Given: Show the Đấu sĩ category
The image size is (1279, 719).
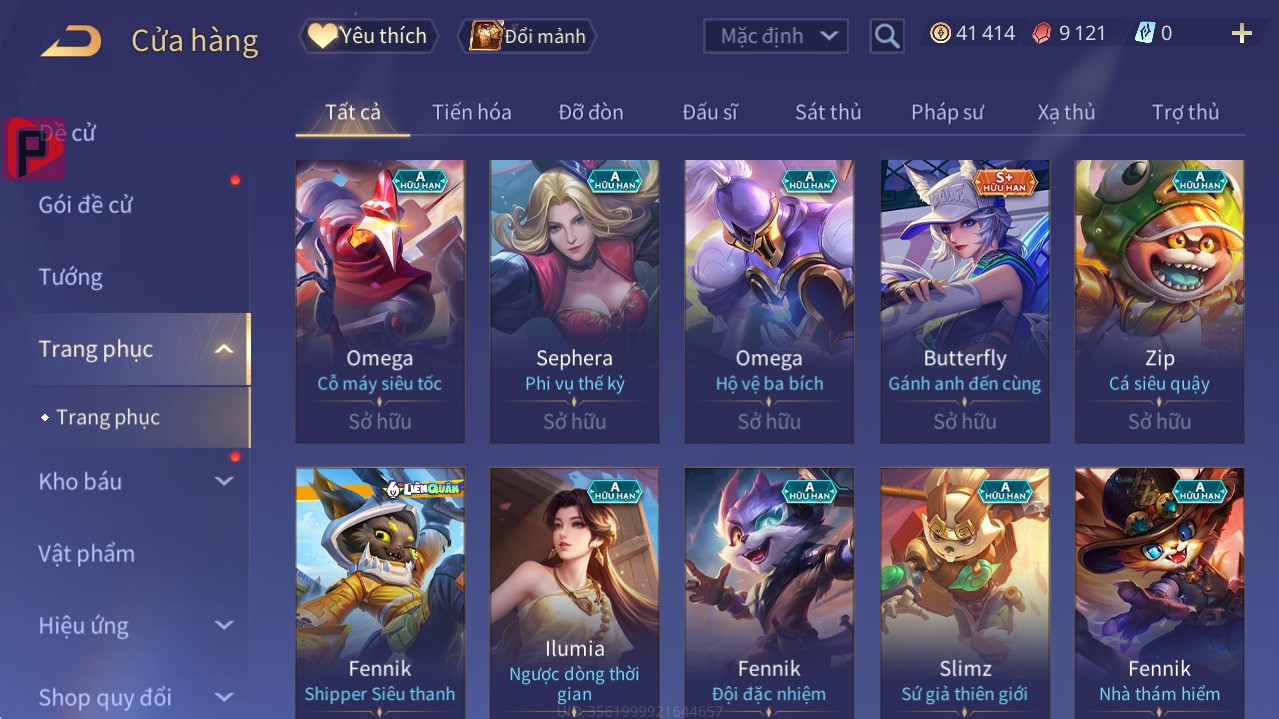Looking at the screenshot, I should pos(709,112).
